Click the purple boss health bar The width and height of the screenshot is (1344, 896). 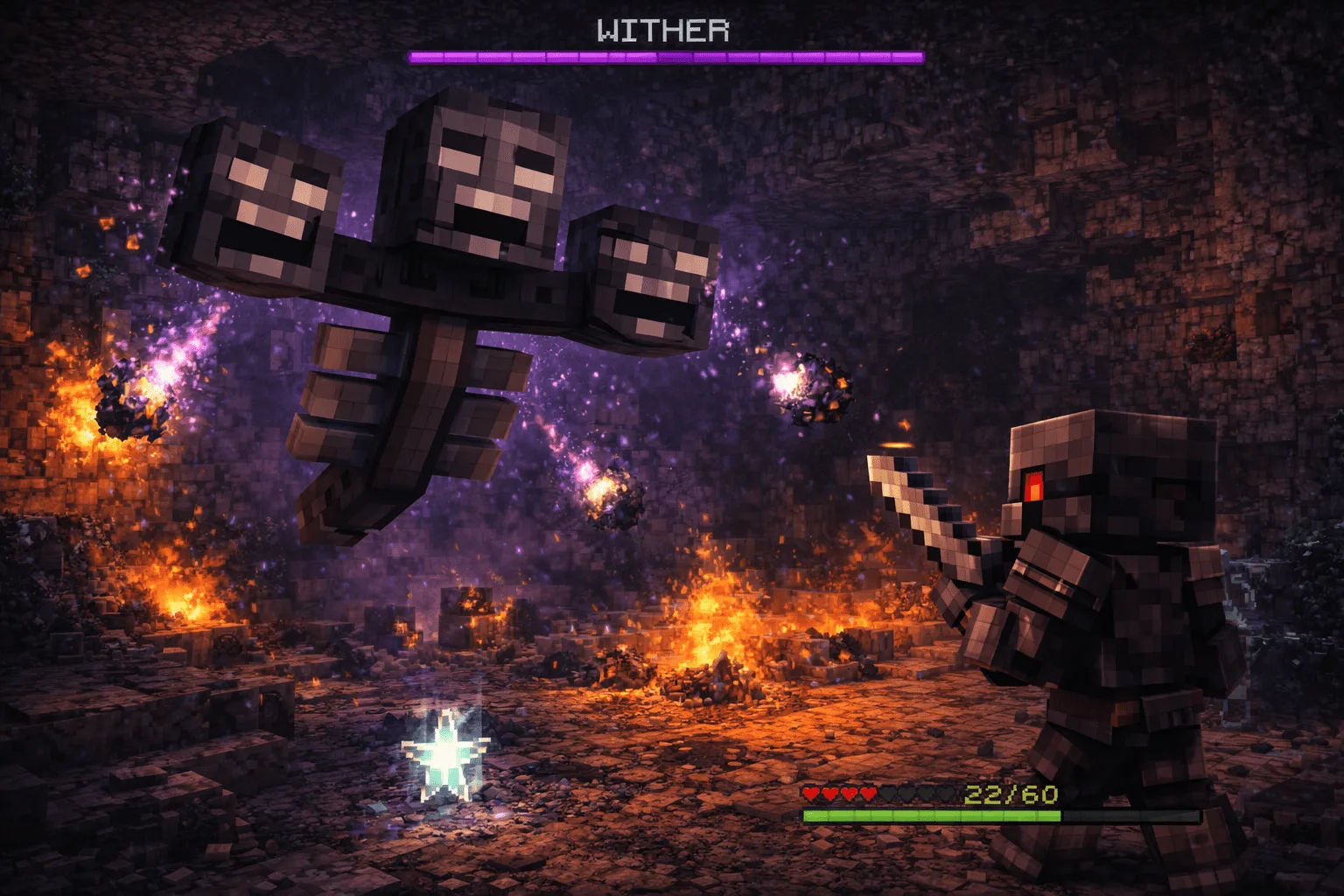(x=665, y=57)
